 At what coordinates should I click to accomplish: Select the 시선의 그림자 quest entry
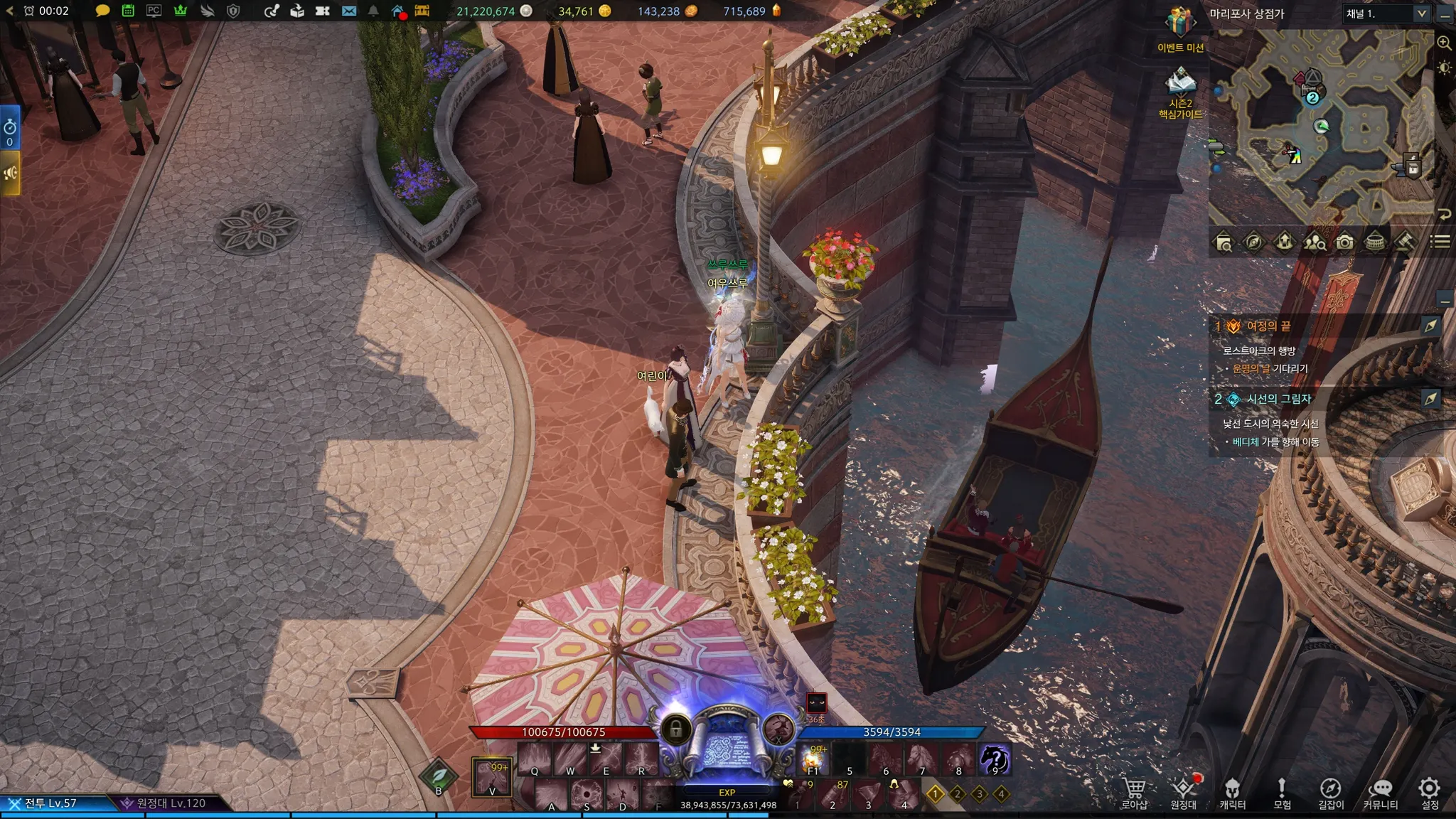pos(1278,399)
